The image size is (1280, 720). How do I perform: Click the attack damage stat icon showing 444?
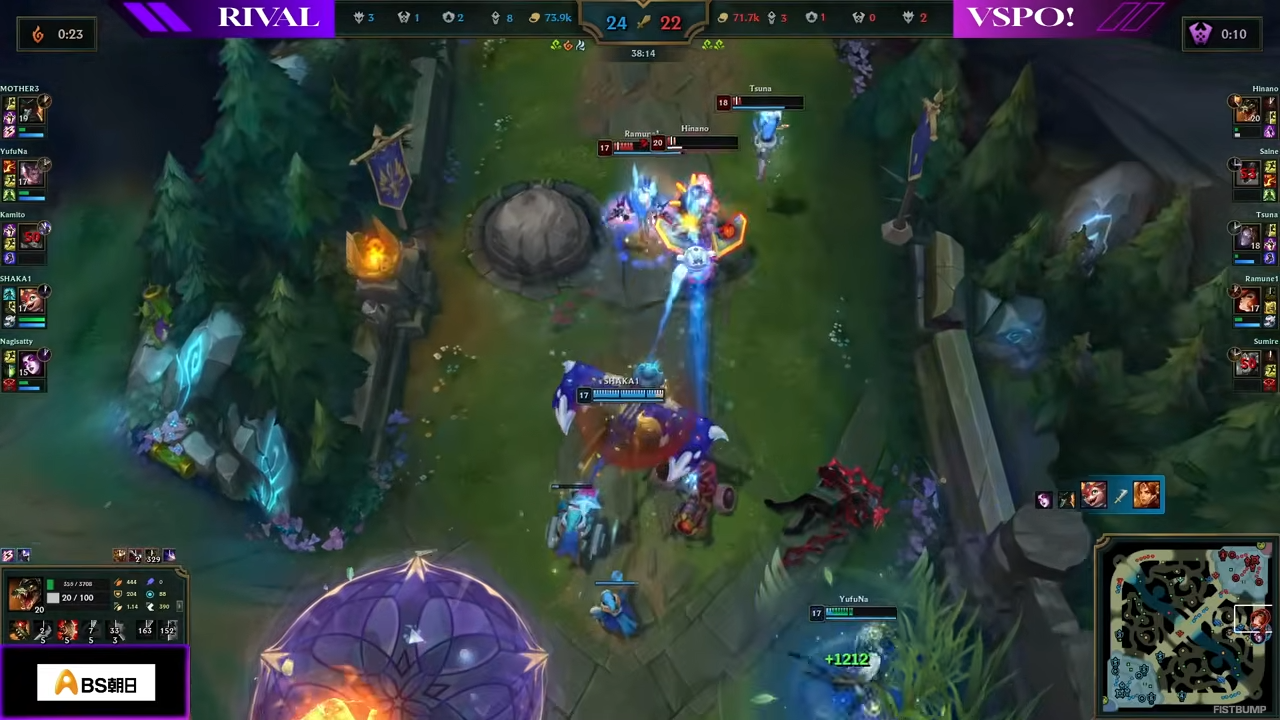118,582
